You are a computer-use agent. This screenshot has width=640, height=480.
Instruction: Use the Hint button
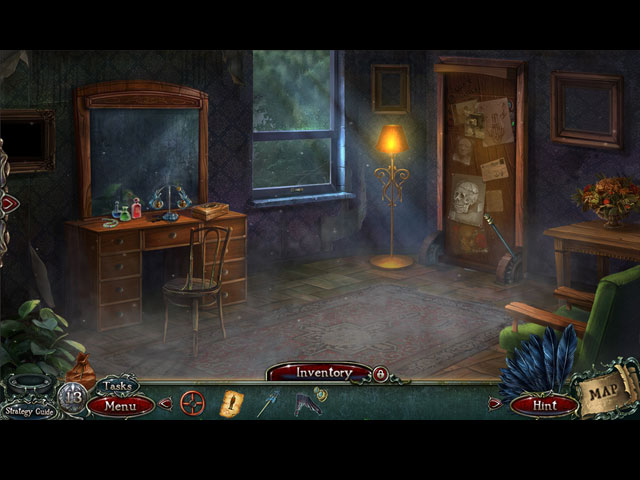544,406
